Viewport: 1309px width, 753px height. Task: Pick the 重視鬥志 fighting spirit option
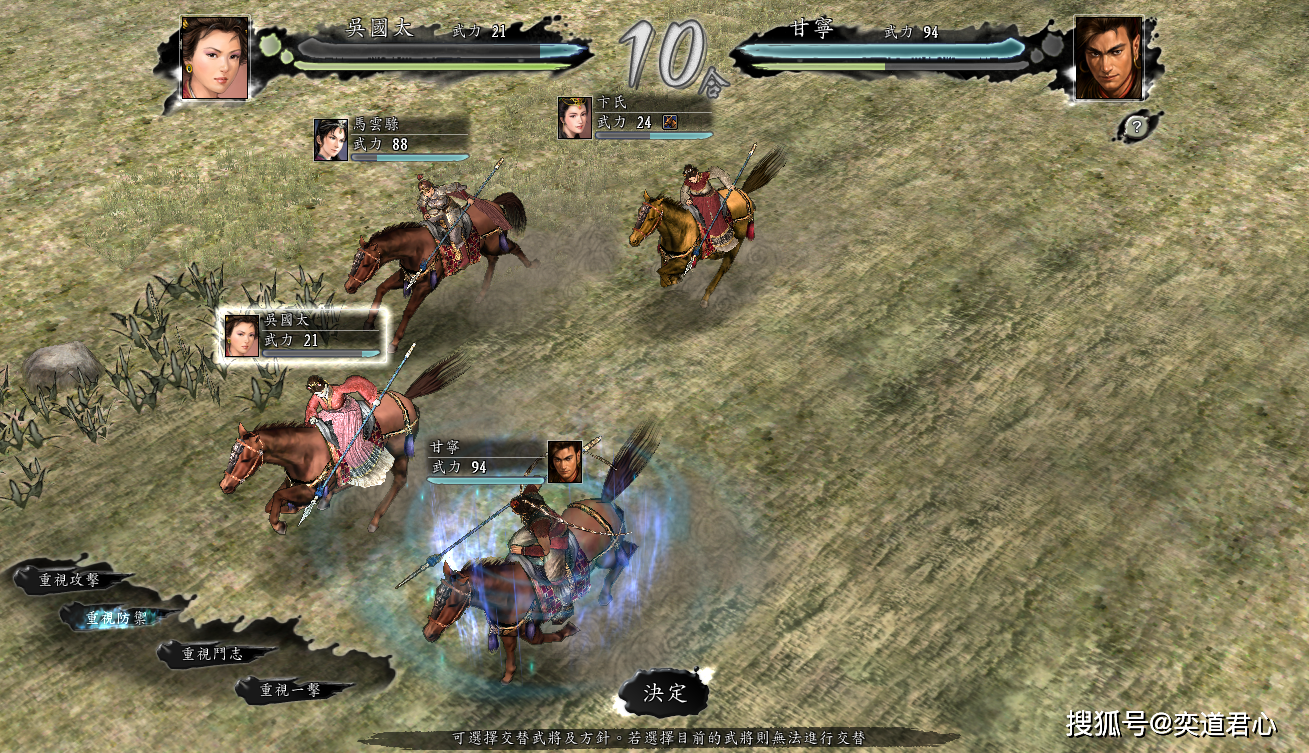213,655
